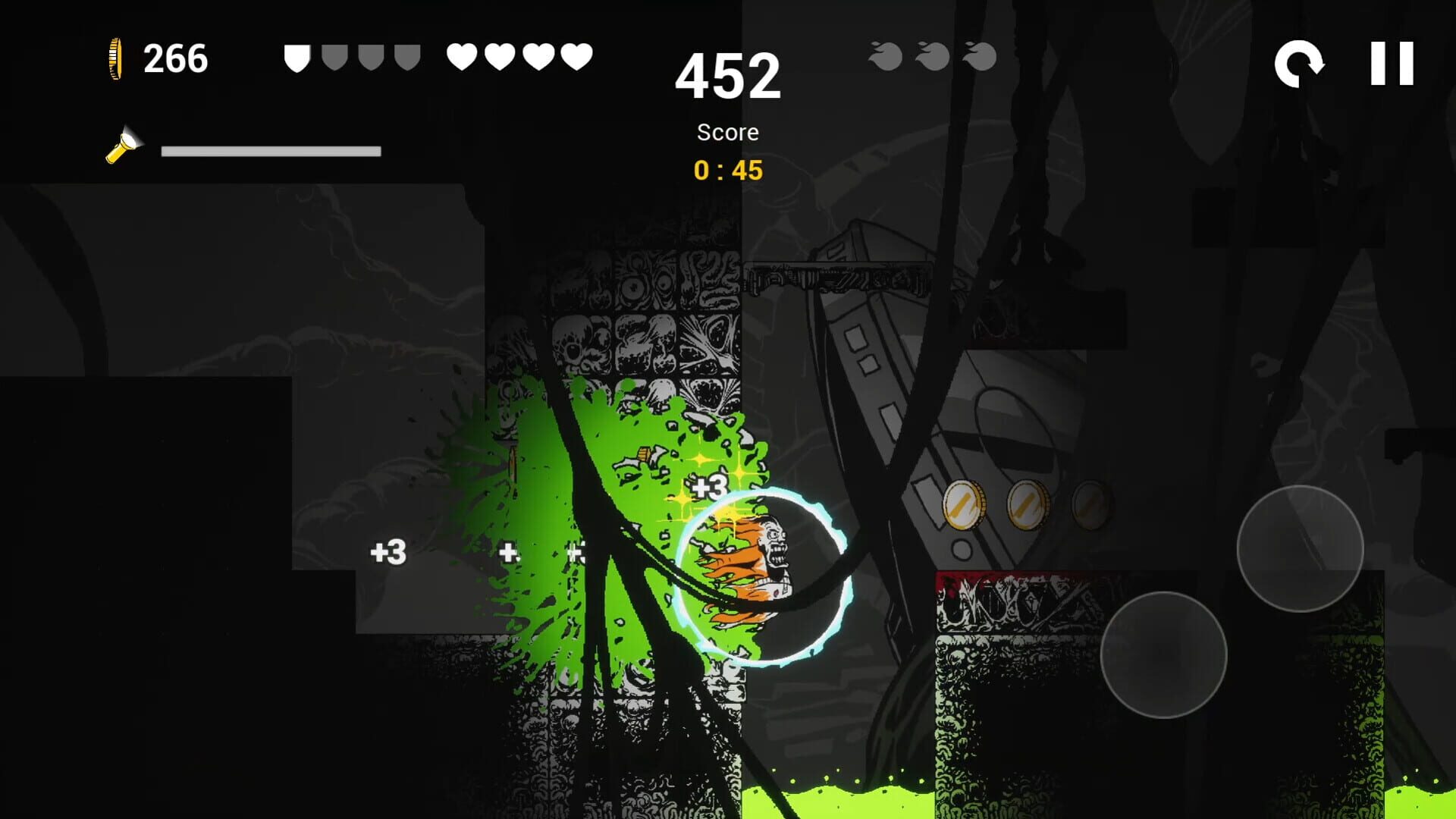Click the flashlight progress bar
The image size is (1456, 819).
pyautogui.click(x=271, y=150)
